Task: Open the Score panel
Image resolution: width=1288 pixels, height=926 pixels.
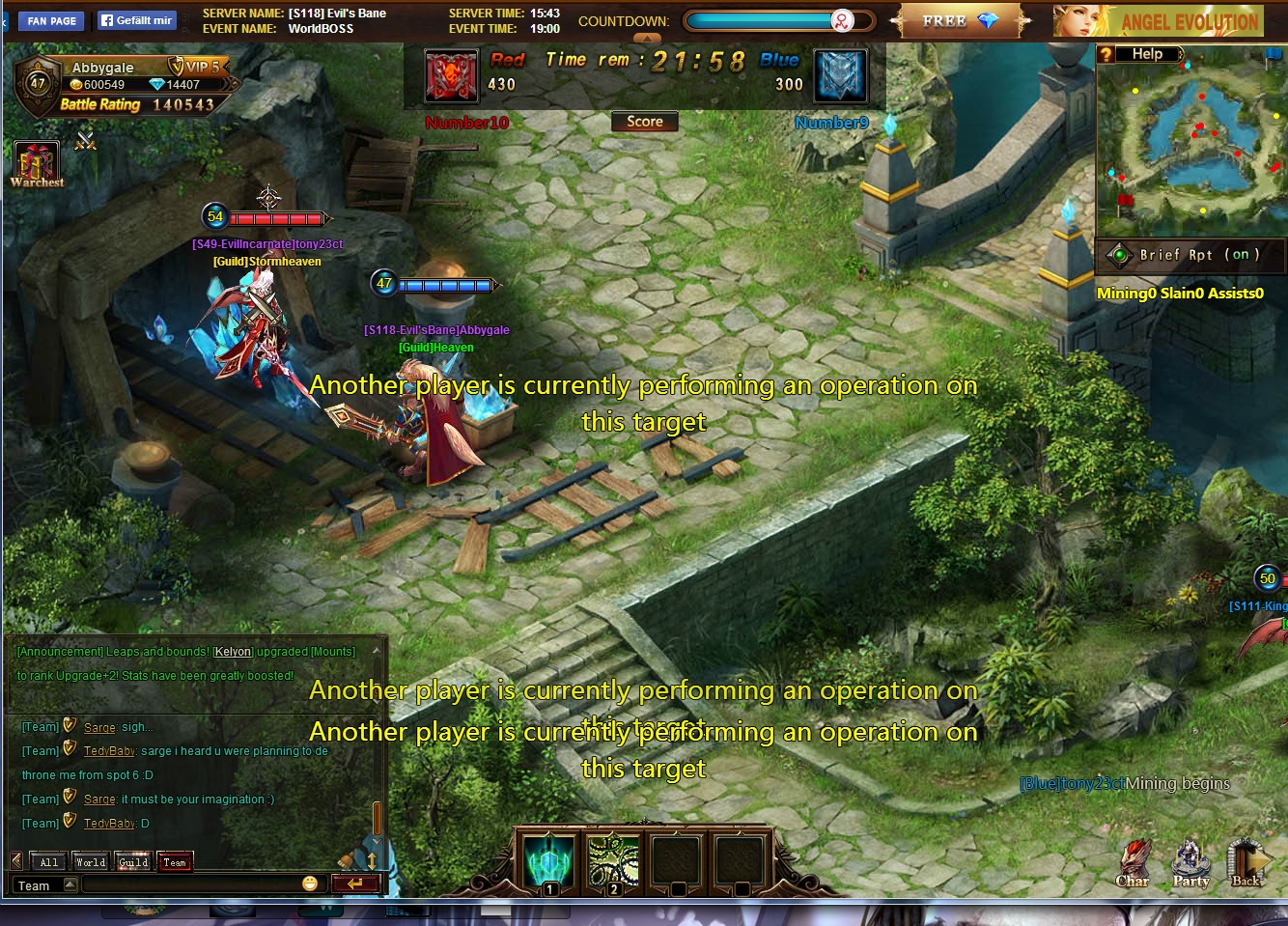Action: pos(644,122)
